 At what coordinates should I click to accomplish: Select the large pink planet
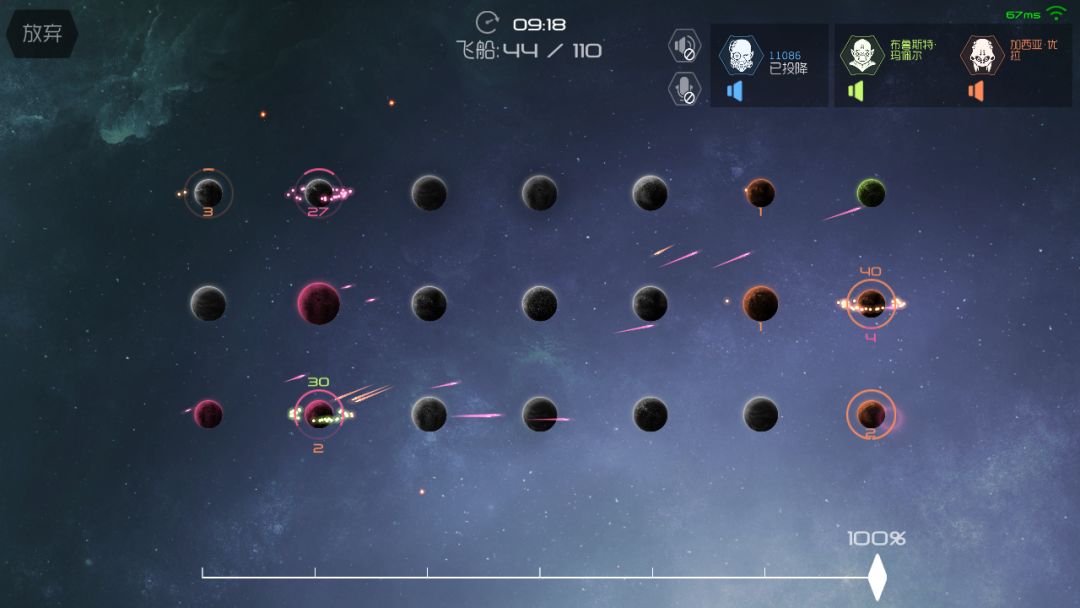(x=318, y=303)
